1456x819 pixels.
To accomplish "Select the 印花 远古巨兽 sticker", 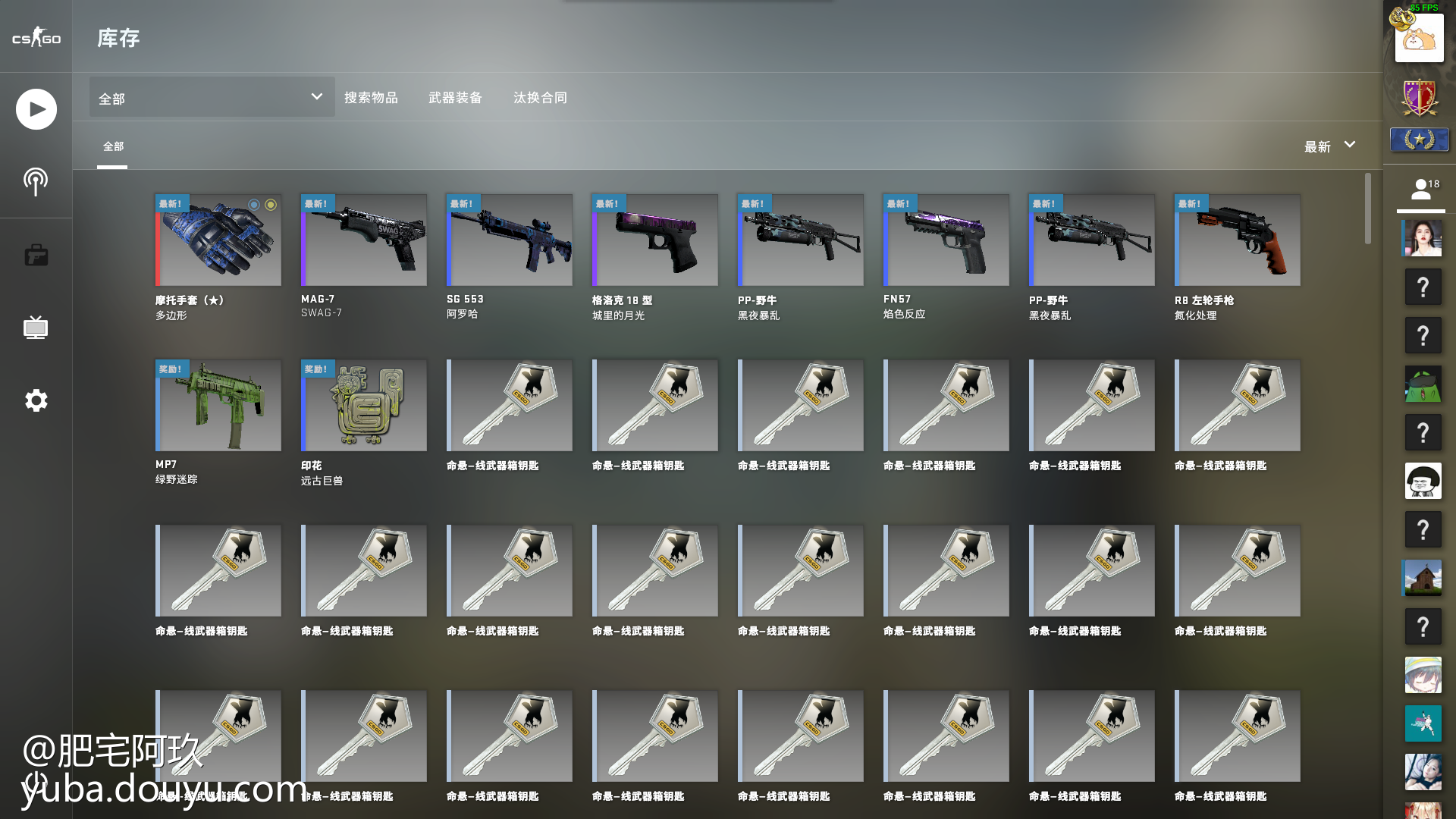I will (x=364, y=406).
